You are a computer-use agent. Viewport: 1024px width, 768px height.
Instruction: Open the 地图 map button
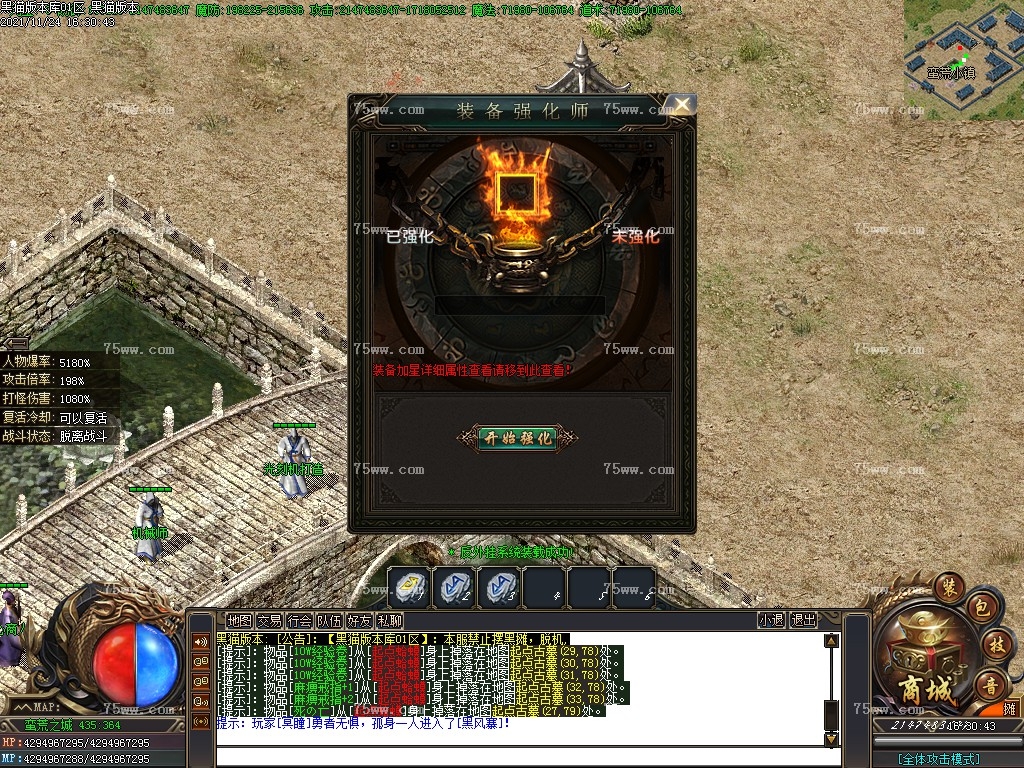[239, 621]
